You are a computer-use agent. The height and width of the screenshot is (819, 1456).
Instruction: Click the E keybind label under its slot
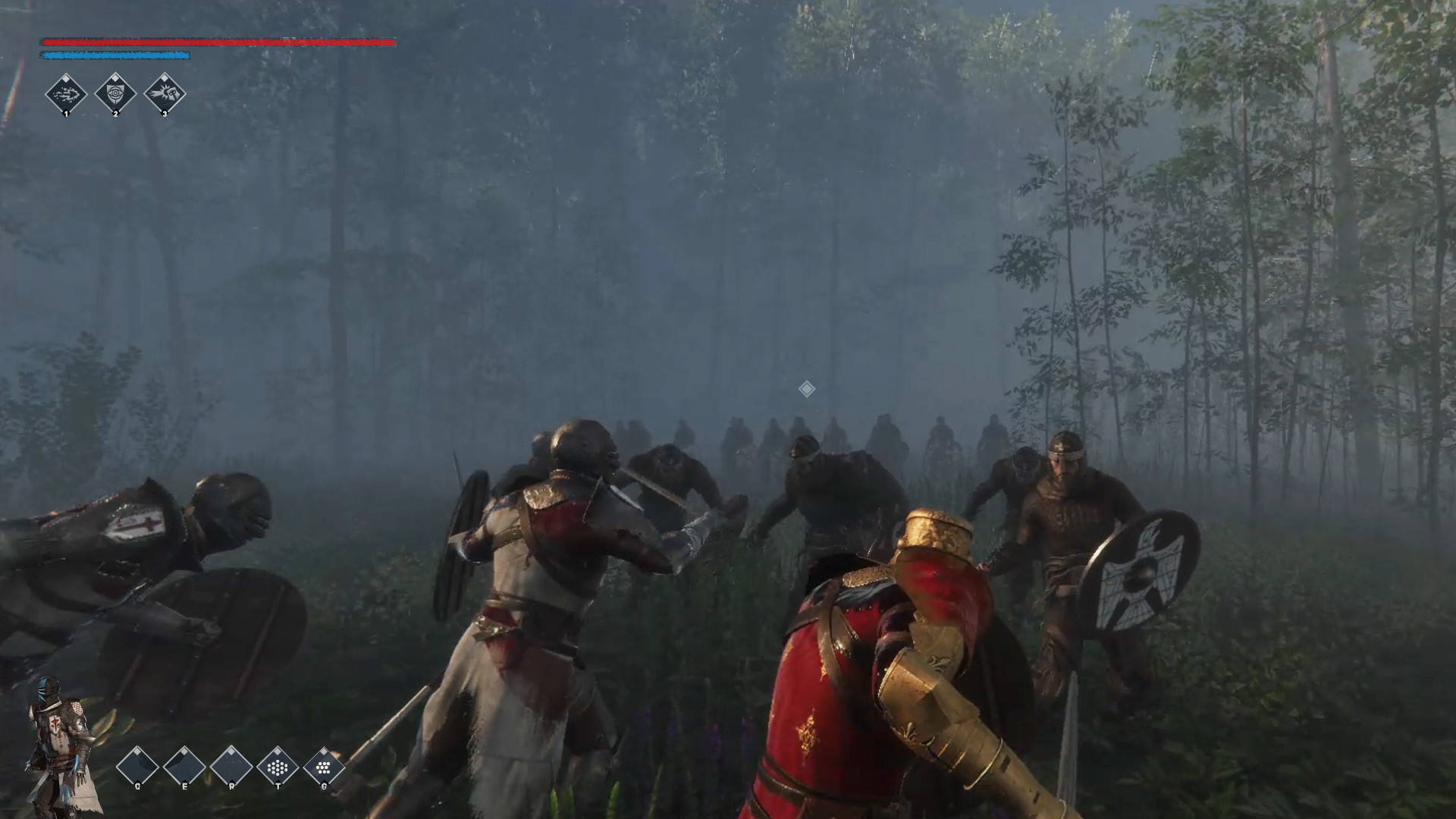point(184,786)
